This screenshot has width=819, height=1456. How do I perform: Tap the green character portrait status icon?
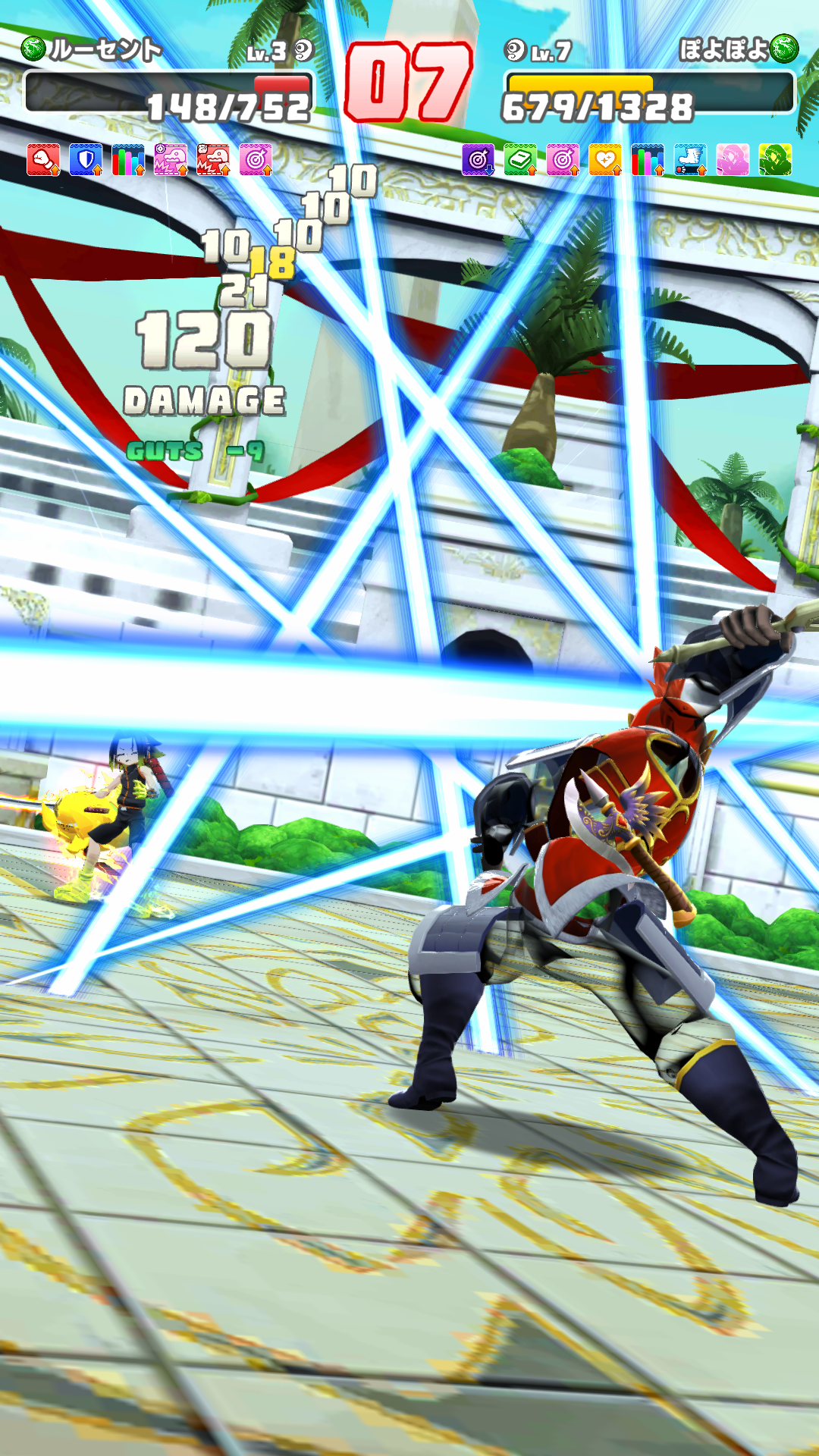[775, 160]
